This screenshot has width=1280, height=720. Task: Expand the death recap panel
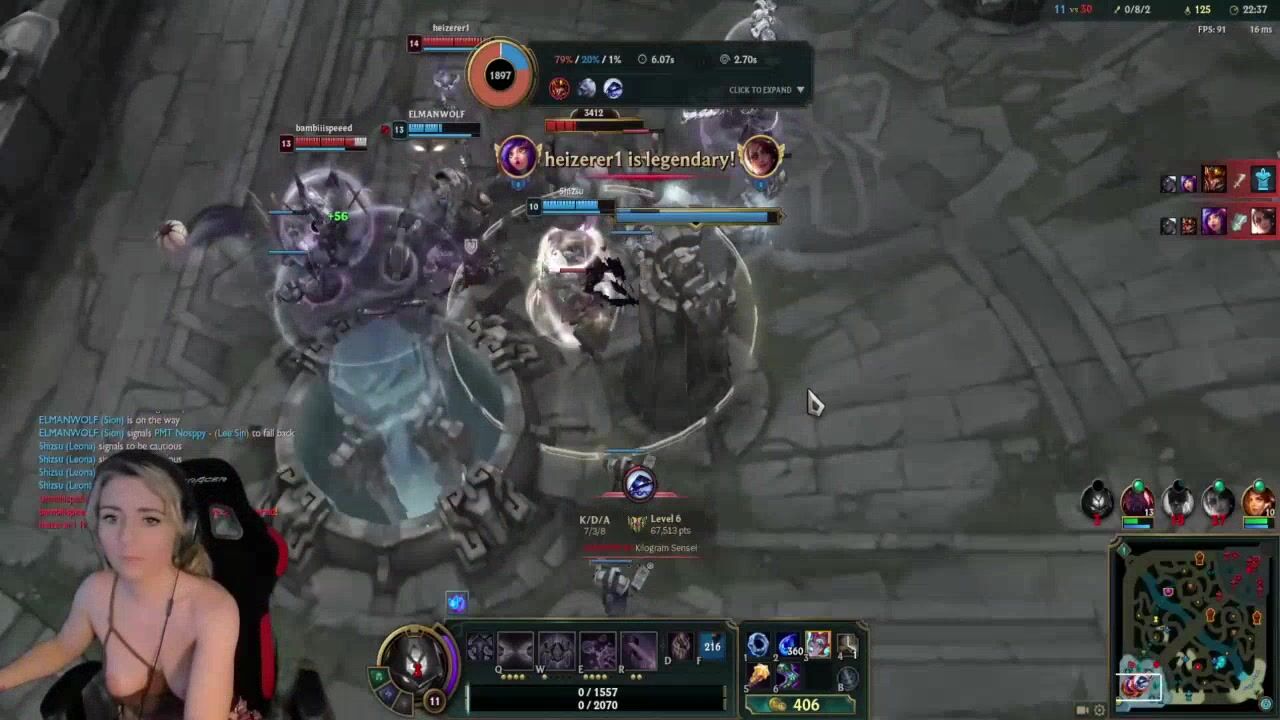click(x=766, y=90)
